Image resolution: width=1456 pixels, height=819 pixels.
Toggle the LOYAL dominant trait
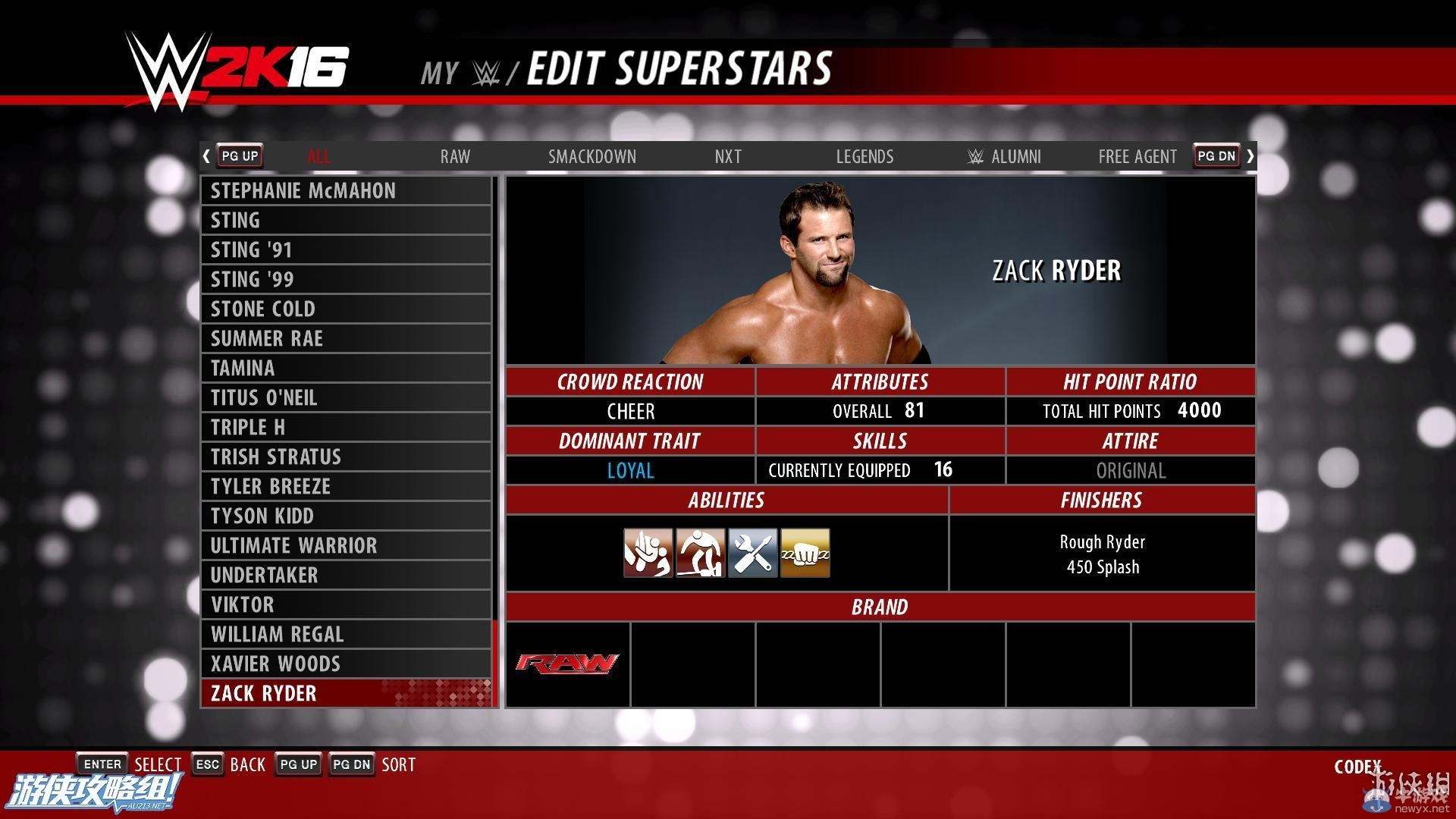tap(630, 470)
